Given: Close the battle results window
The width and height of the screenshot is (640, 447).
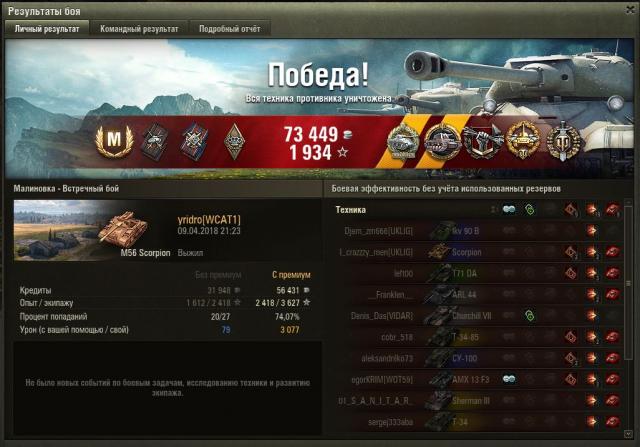Looking at the screenshot, I should point(629,9).
